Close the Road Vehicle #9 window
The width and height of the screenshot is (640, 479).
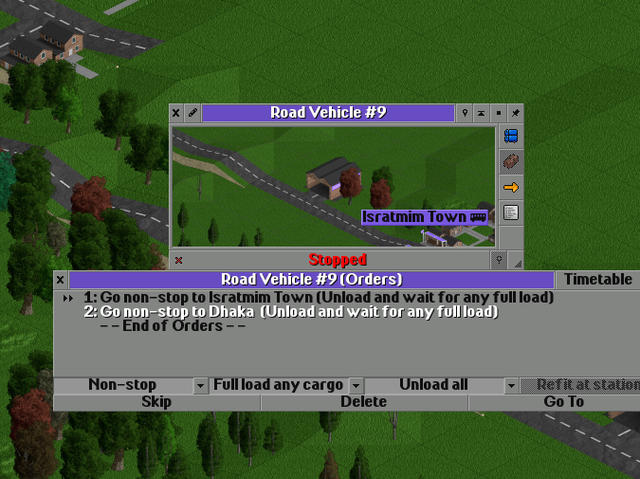pos(176,113)
